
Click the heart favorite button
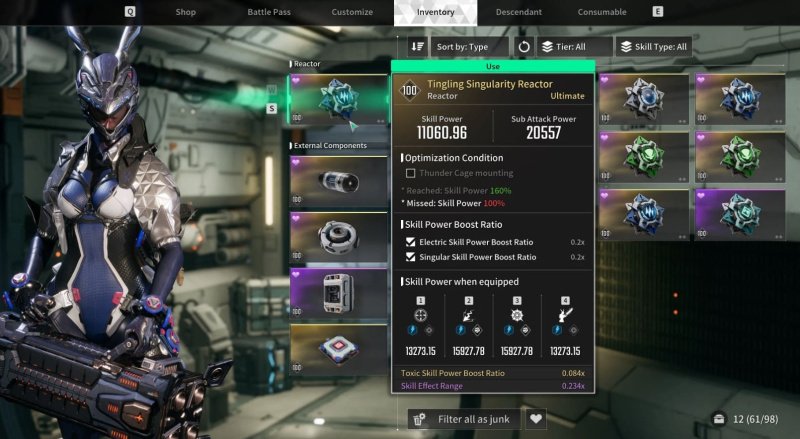pos(537,419)
